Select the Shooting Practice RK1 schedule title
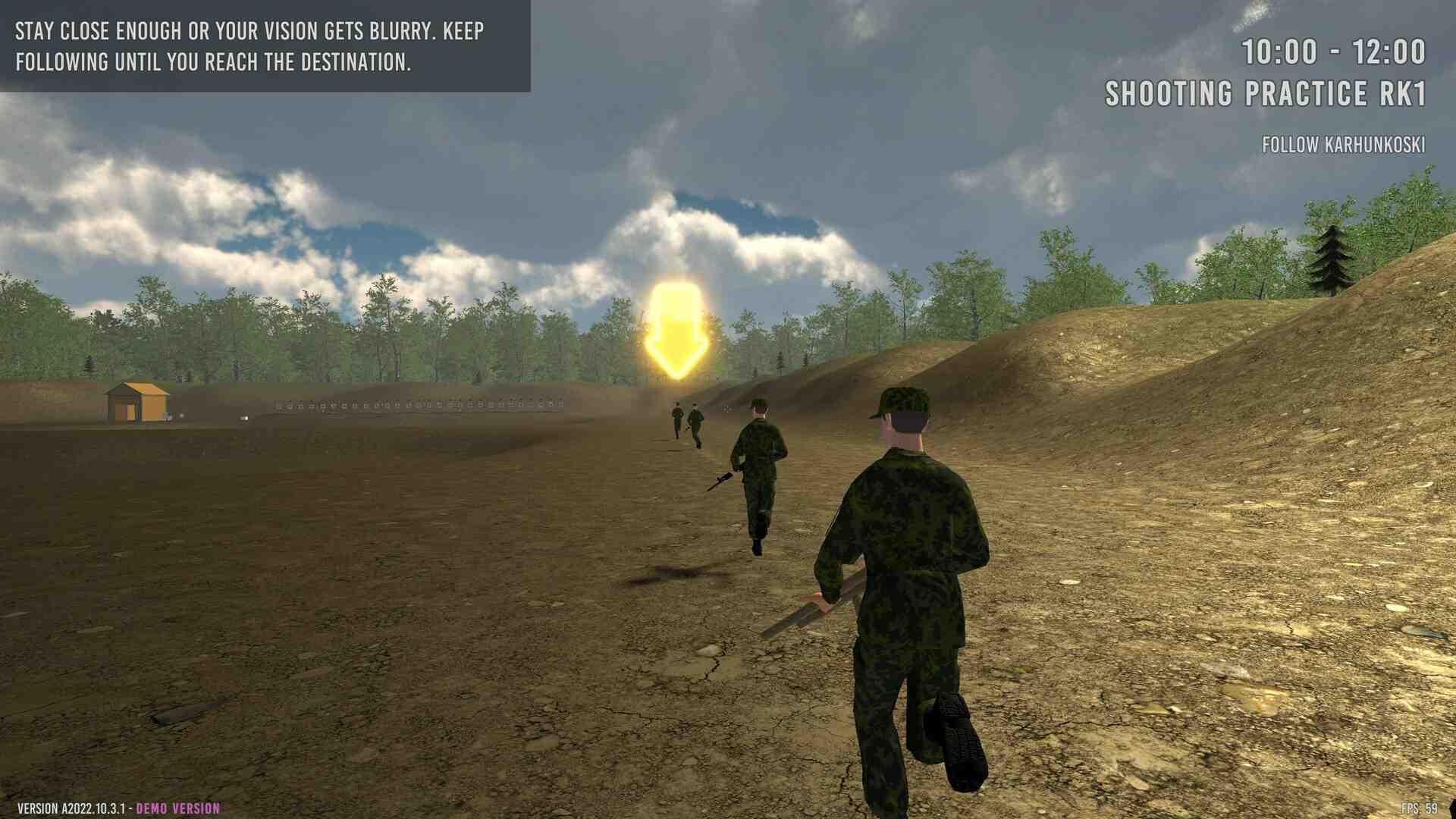 pyautogui.click(x=1265, y=94)
